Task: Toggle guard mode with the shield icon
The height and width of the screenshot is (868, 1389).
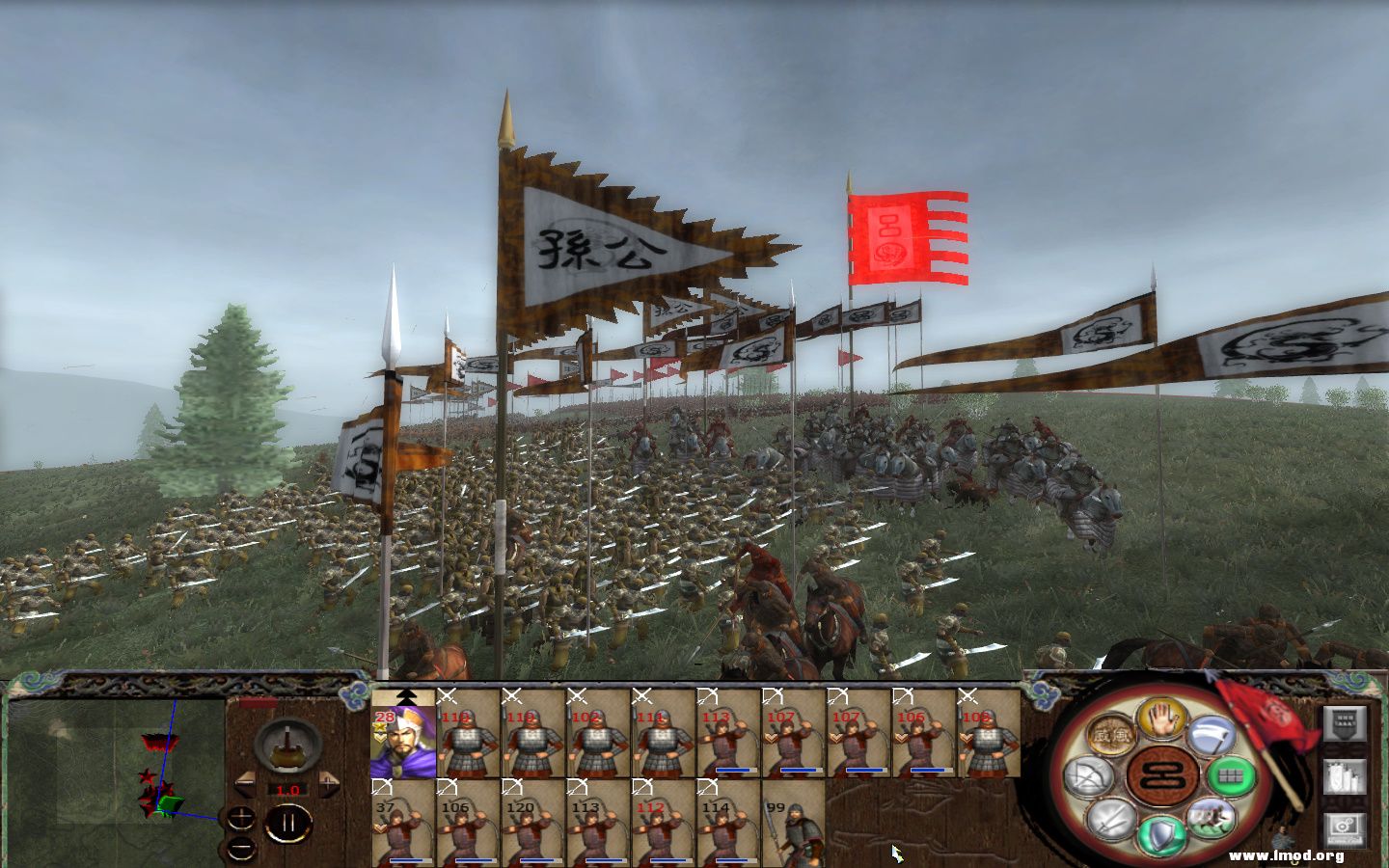Action: pos(1161,832)
